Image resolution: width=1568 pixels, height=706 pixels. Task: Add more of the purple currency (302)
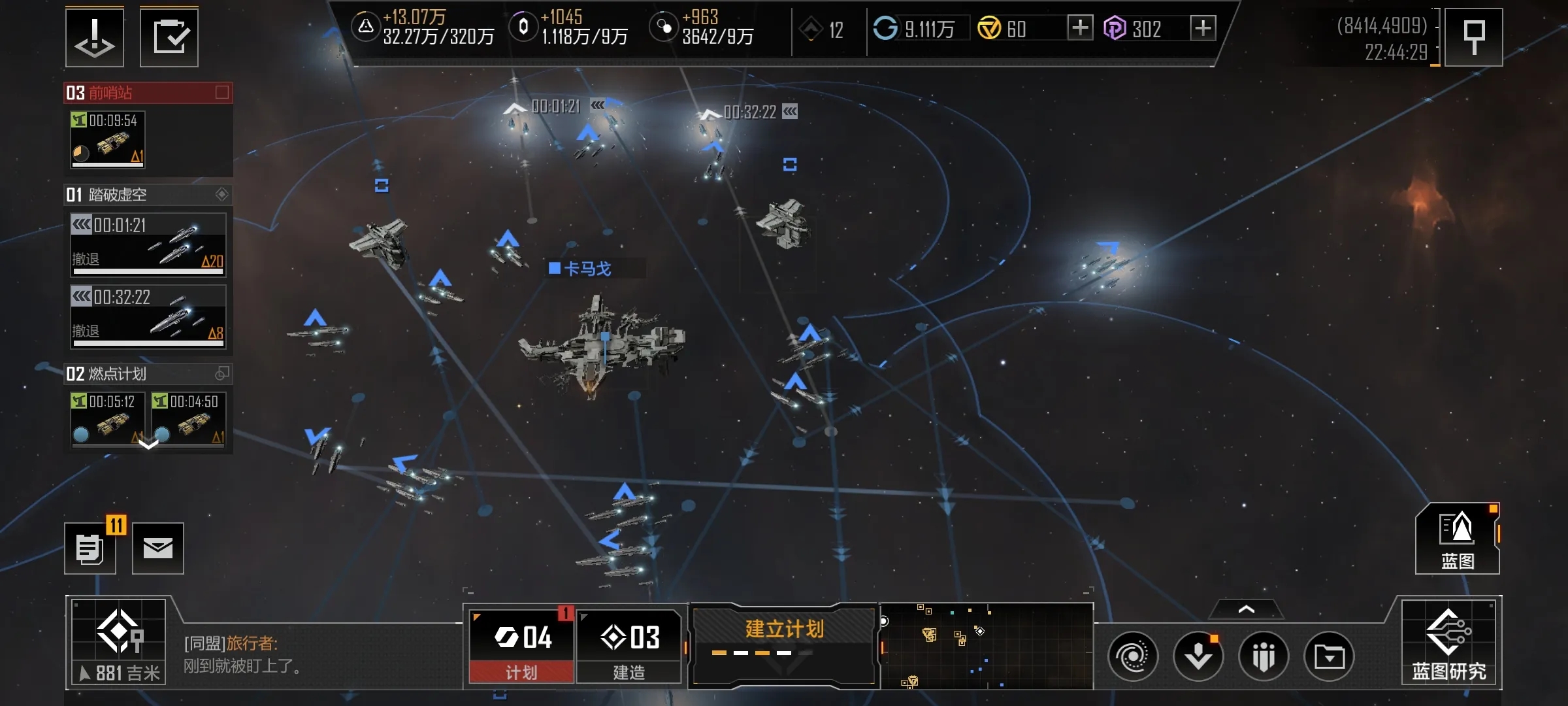(1203, 28)
